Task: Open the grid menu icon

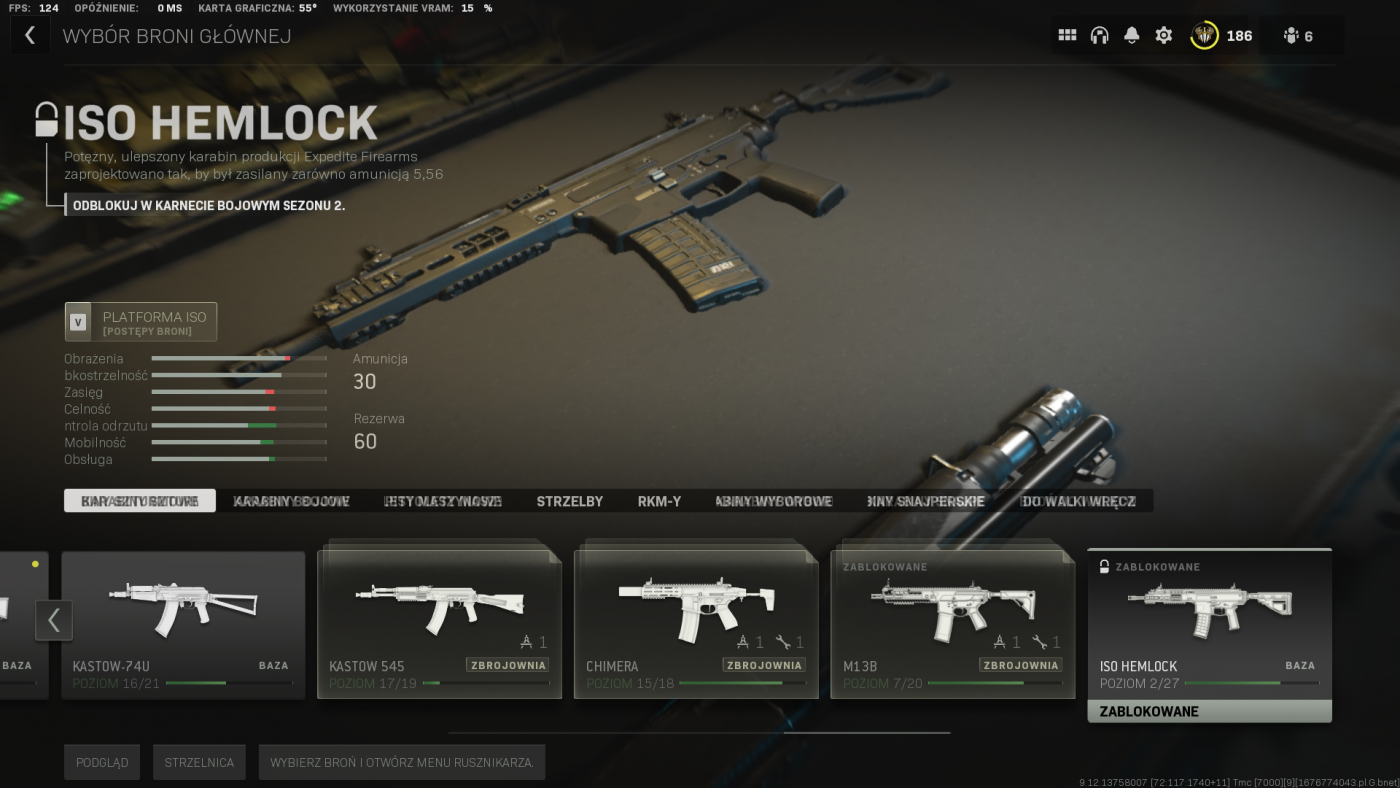Action: tap(1067, 36)
